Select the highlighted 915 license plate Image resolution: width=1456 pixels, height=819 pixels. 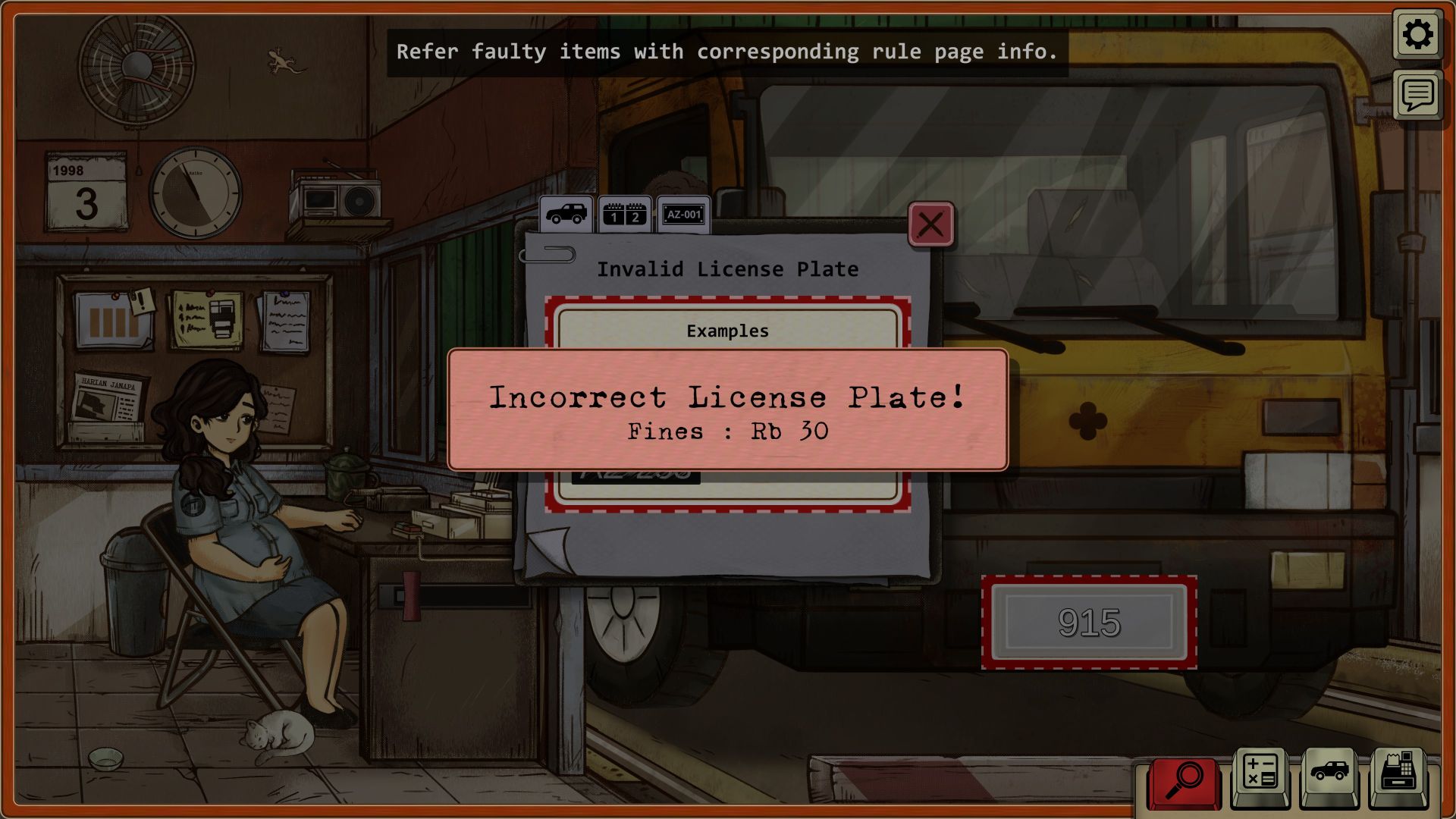pos(1089,623)
